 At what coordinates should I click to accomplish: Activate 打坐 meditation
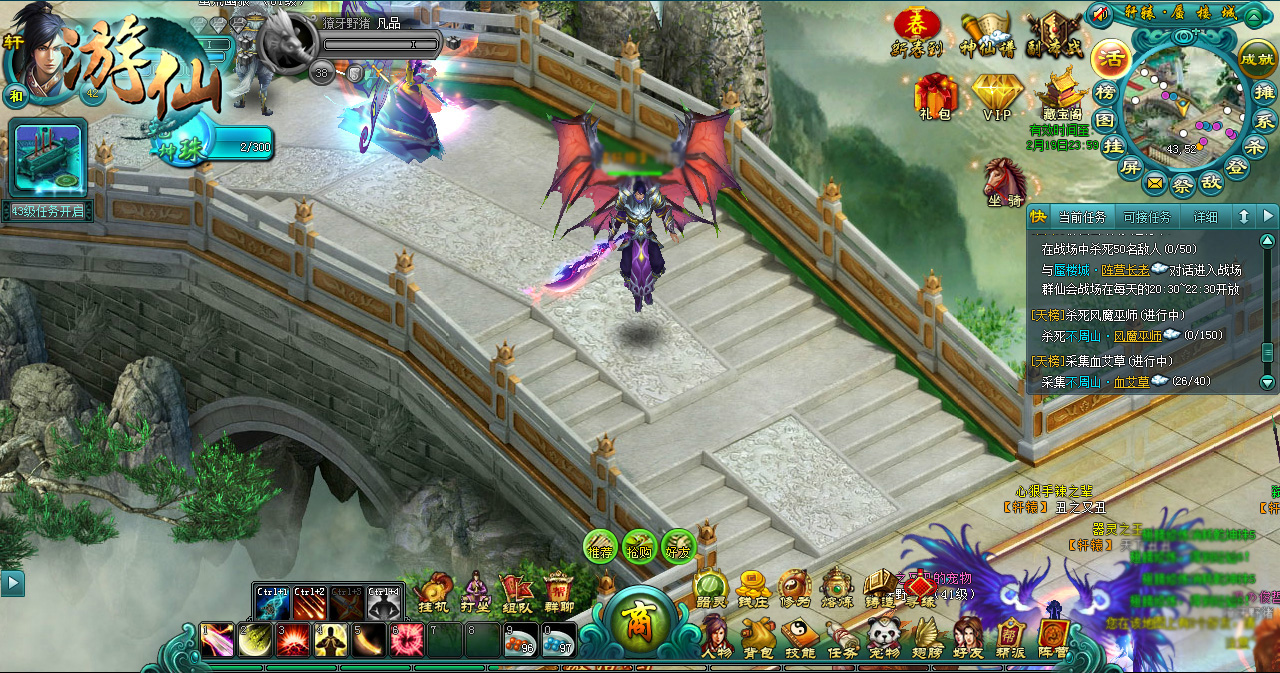(475, 592)
